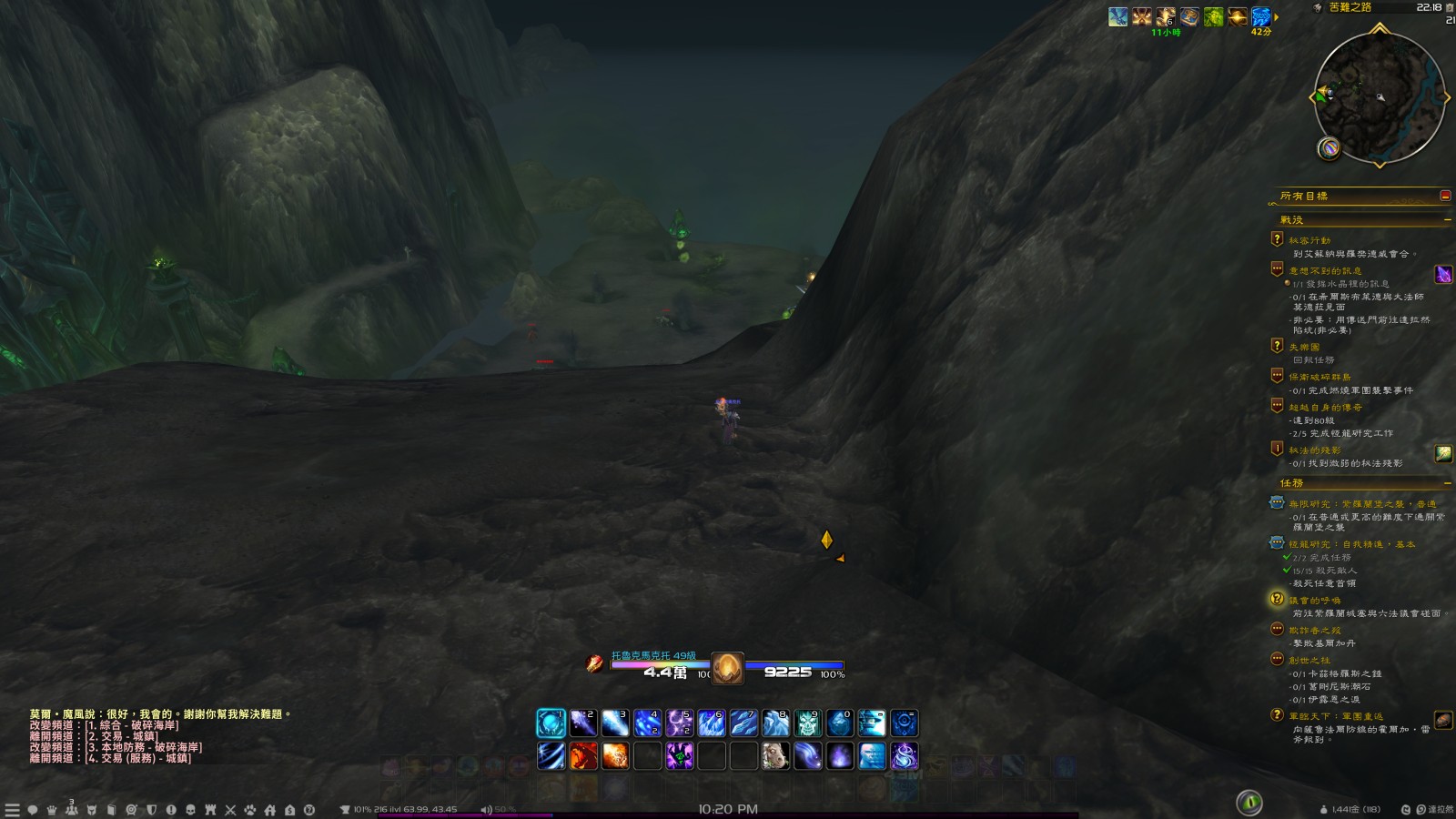
Task: Activate the Frostbolt orb ability in slot 1
Action: (551, 723)
